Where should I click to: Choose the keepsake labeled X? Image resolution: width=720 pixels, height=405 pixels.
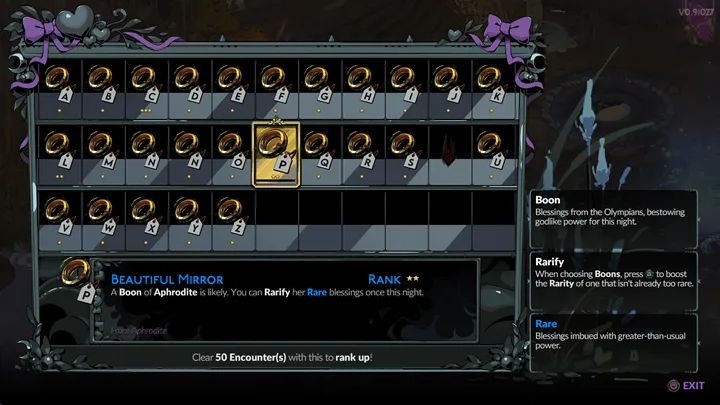(146, 213)
